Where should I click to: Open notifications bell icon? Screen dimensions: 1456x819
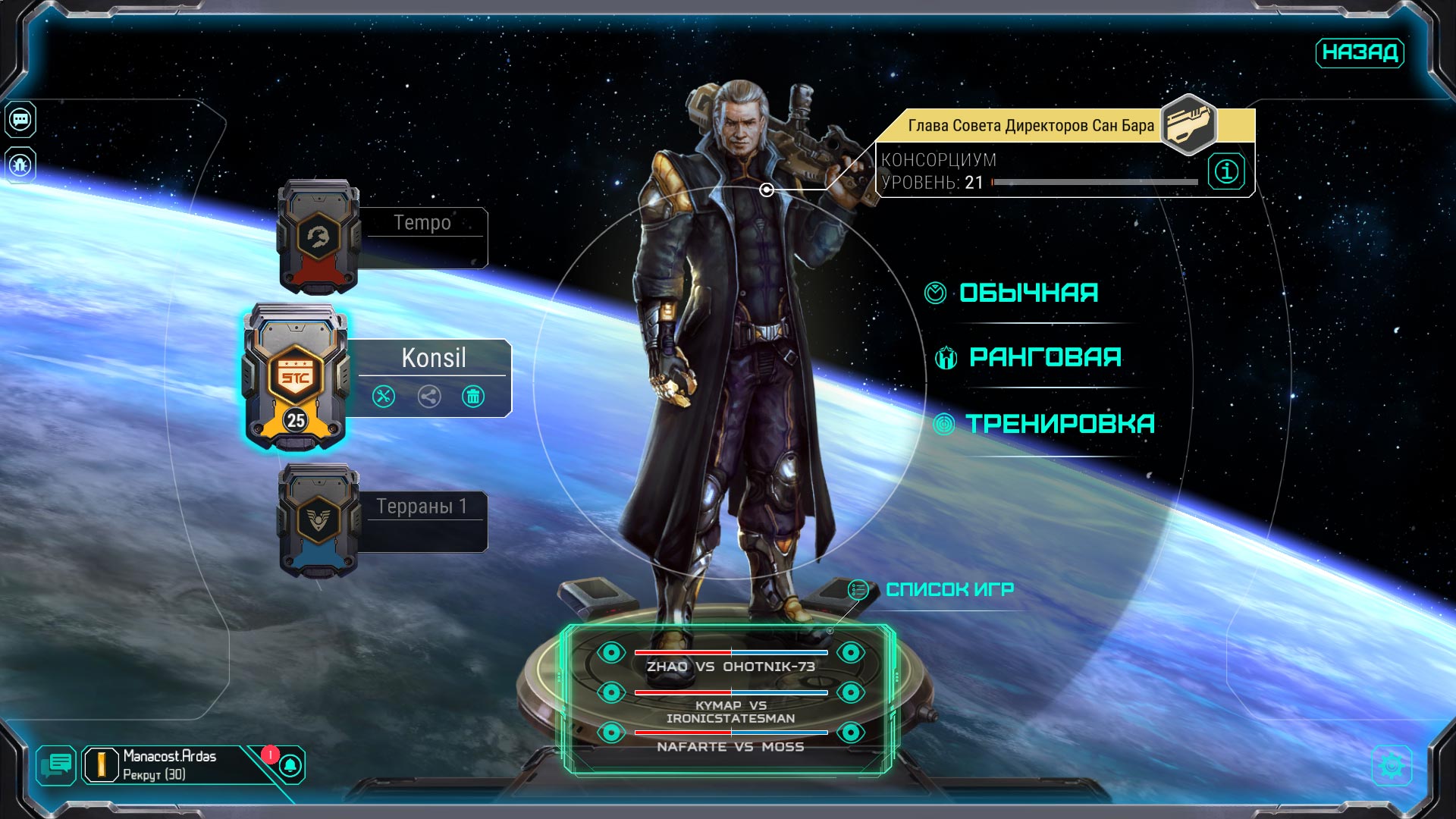pos(290,766)
